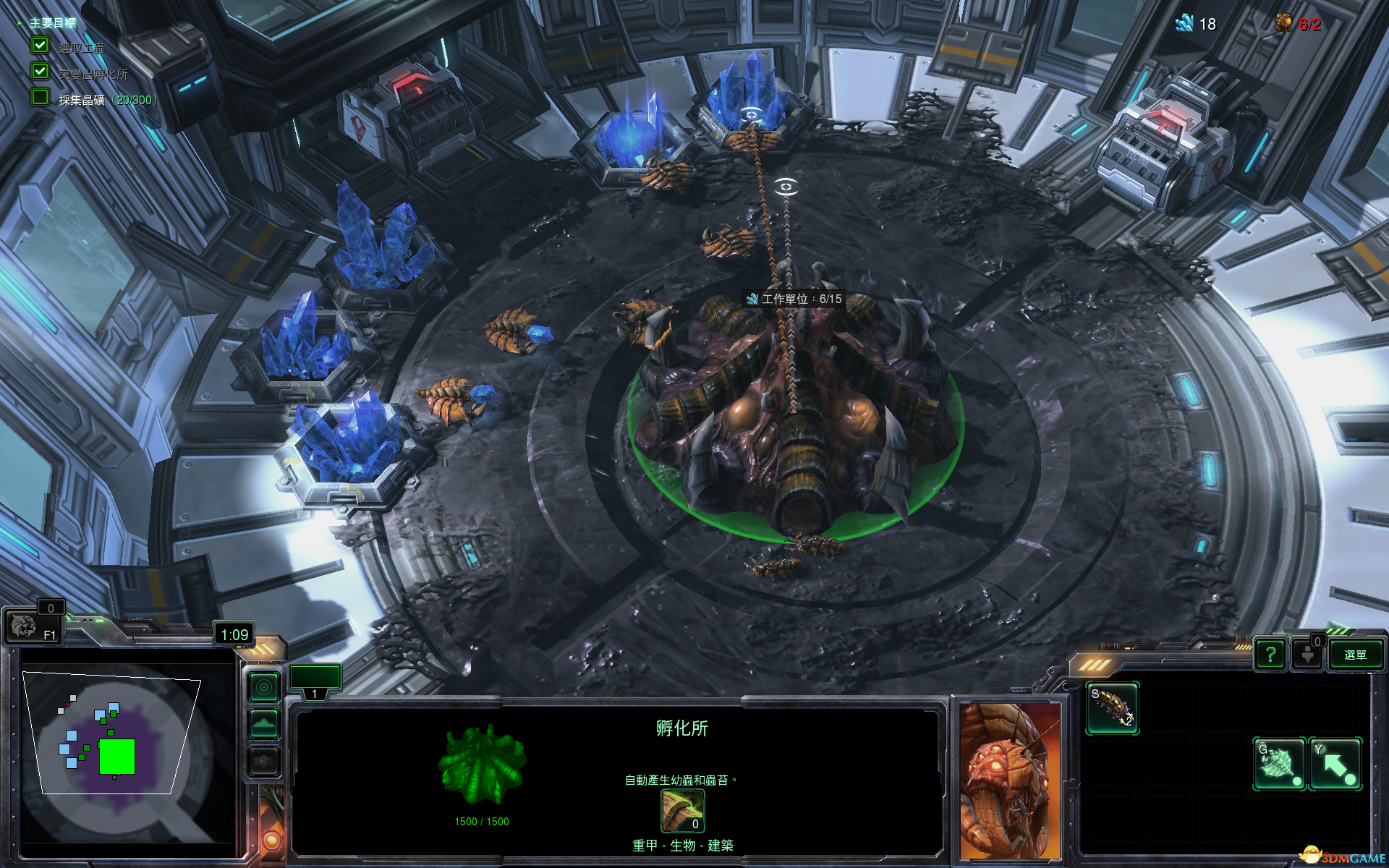Image resolution: width=1389 pixels, height=868 pixels.
Task: Click the checked 選取工蟲 objective box
Action: pyautogui.click(x=38, y=45)
